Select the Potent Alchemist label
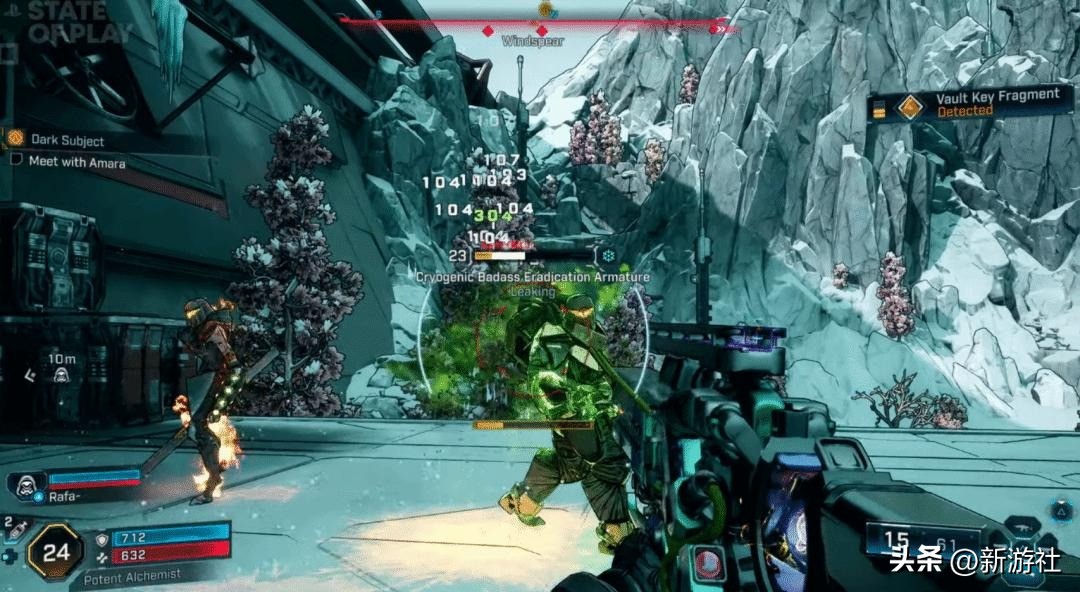1080x592 pixels. pos(133,575)
